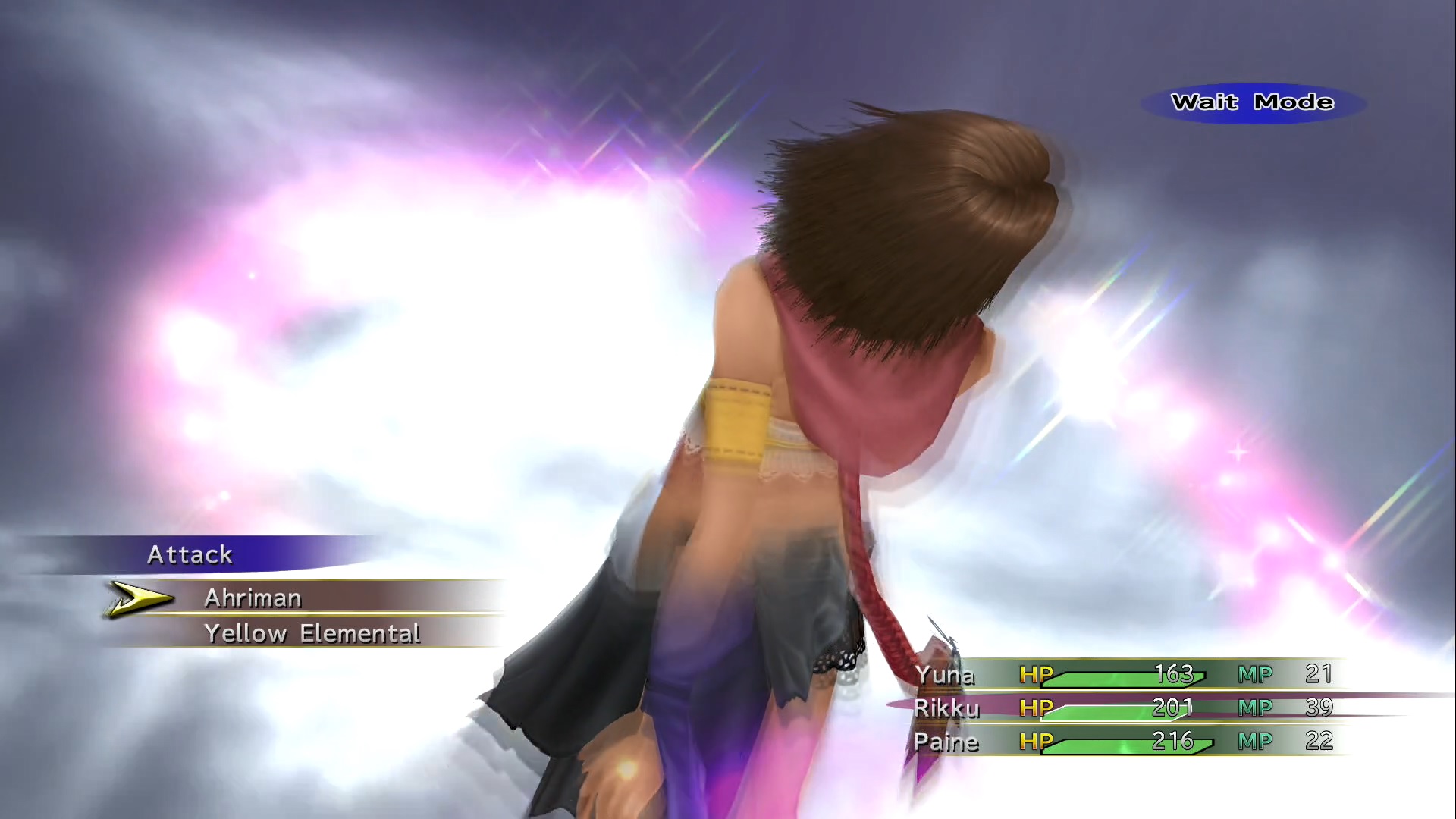Screen dimensions: 1456x819
Task: Click the Wait Mode indicator badge
Action: click(x=1253, y=102)
